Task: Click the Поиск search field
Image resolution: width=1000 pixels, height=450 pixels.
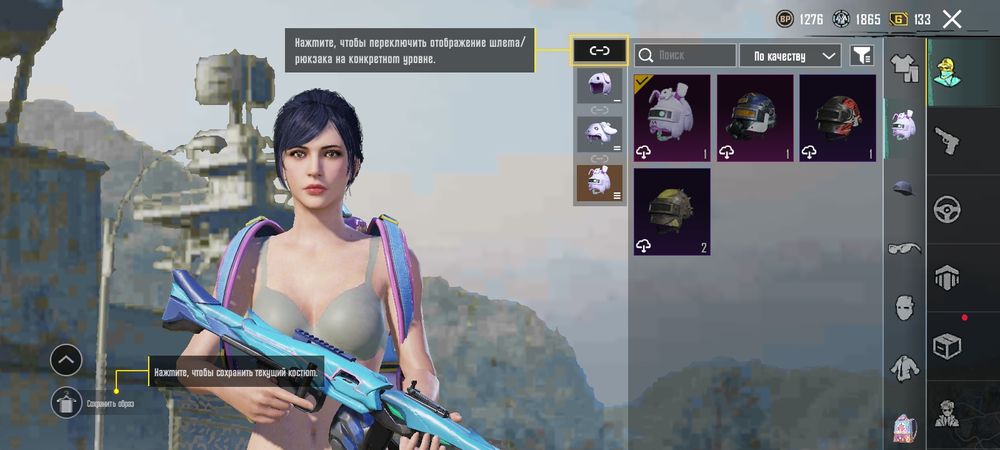Action: tap(685, 55)
